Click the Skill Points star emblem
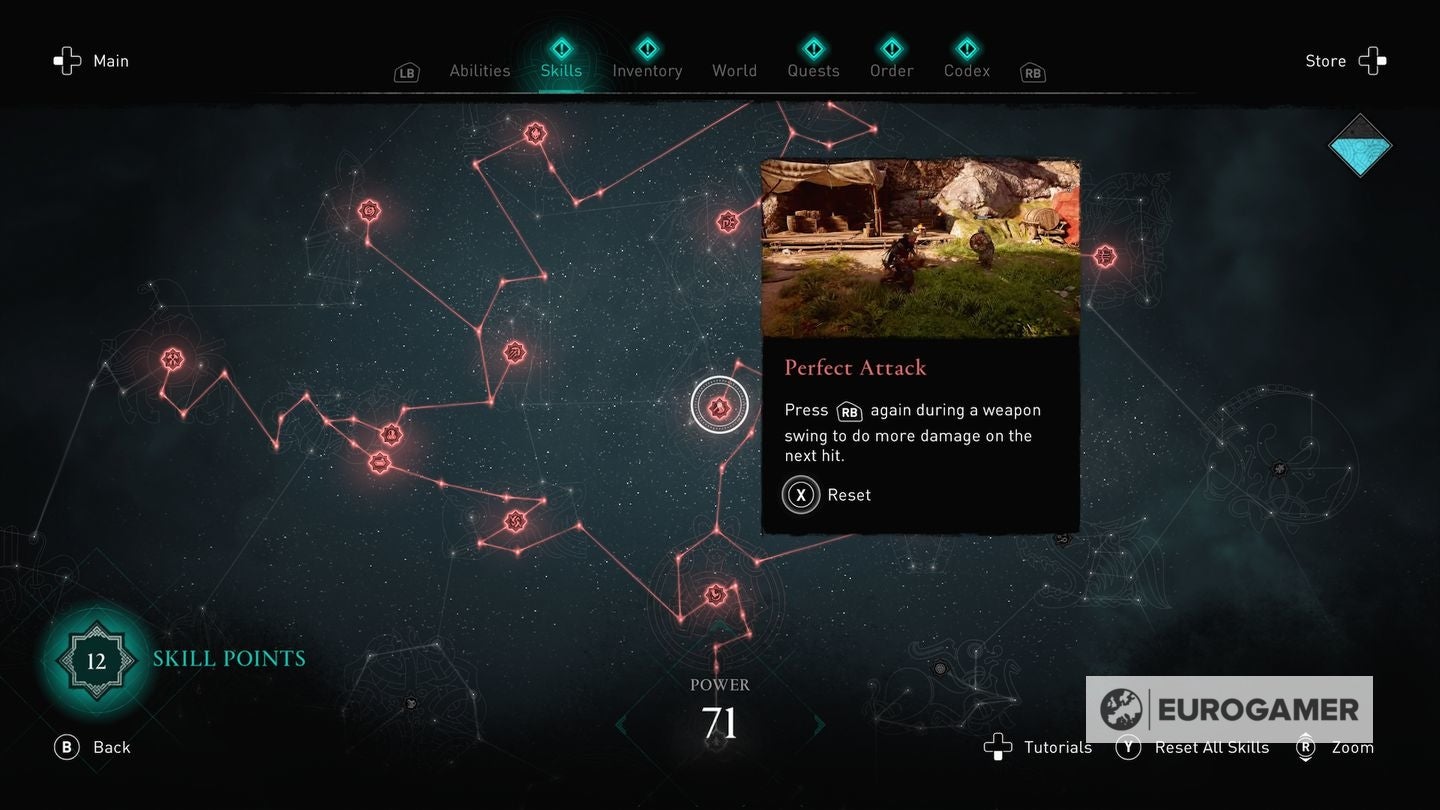Image resolution: width=1440 pixels, height=810 pixels. pyautogui.click(x=95, y=660)
